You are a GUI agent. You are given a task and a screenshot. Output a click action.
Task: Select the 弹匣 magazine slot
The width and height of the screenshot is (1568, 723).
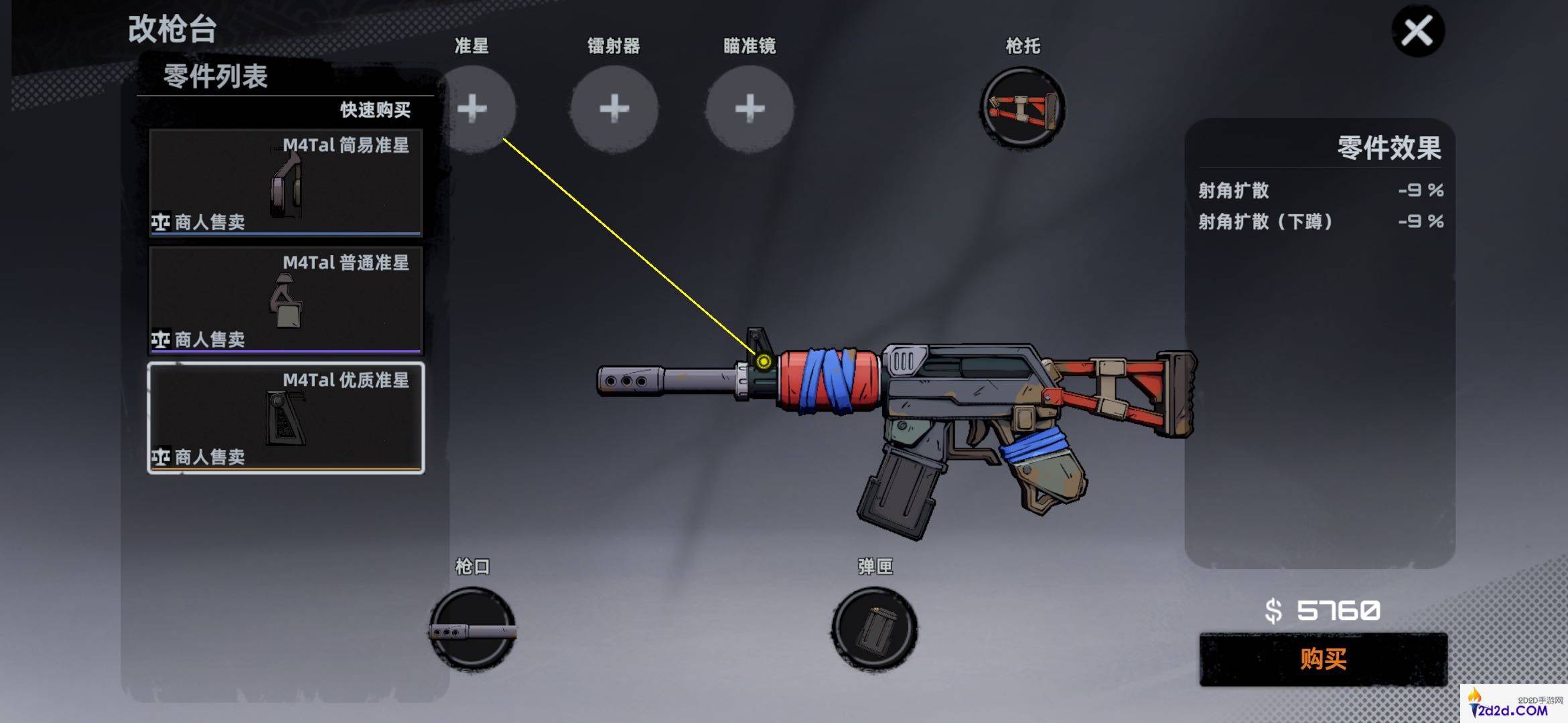click(875, 629)
